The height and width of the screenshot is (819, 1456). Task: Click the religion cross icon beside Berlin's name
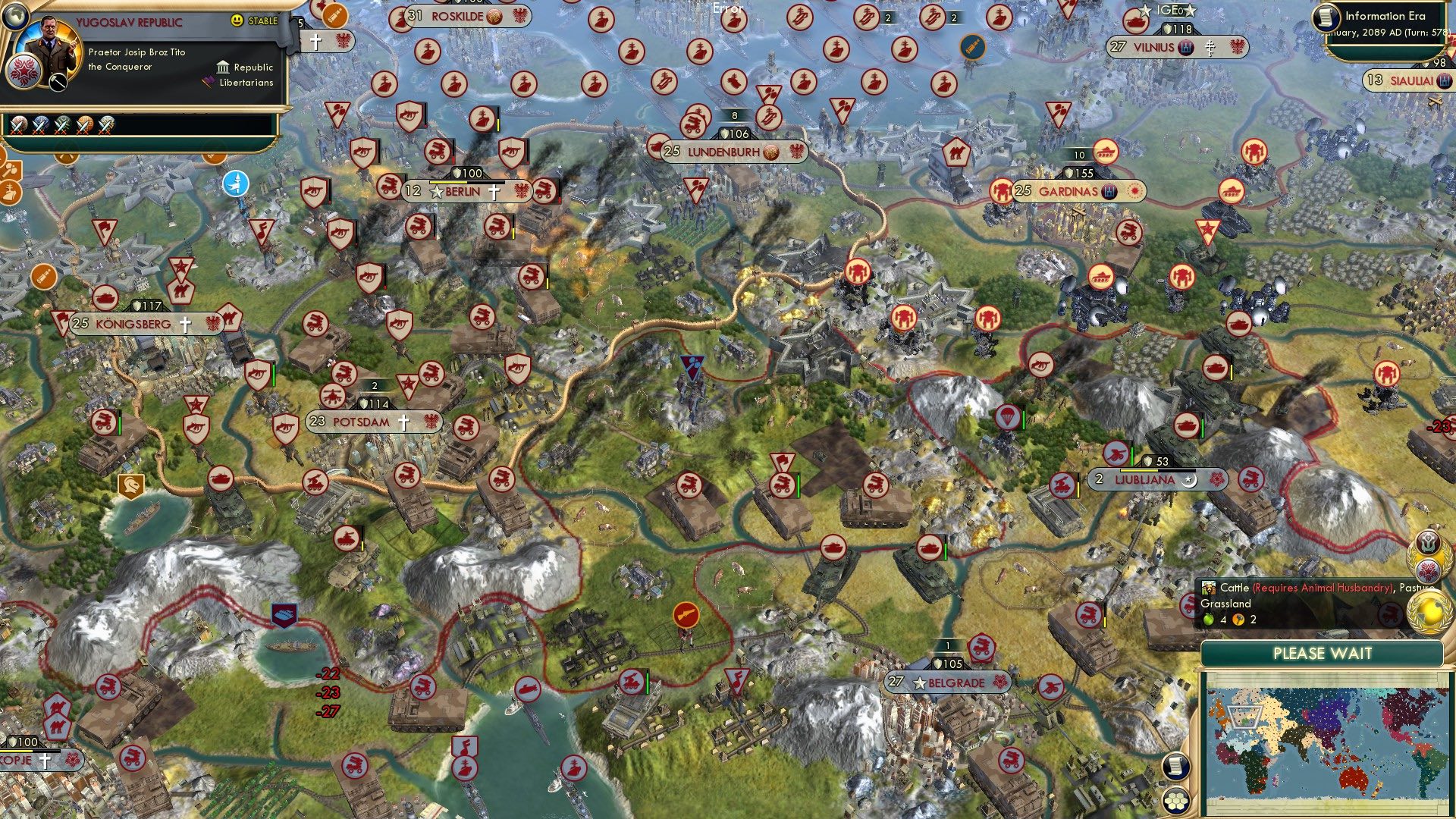[494, 192]
